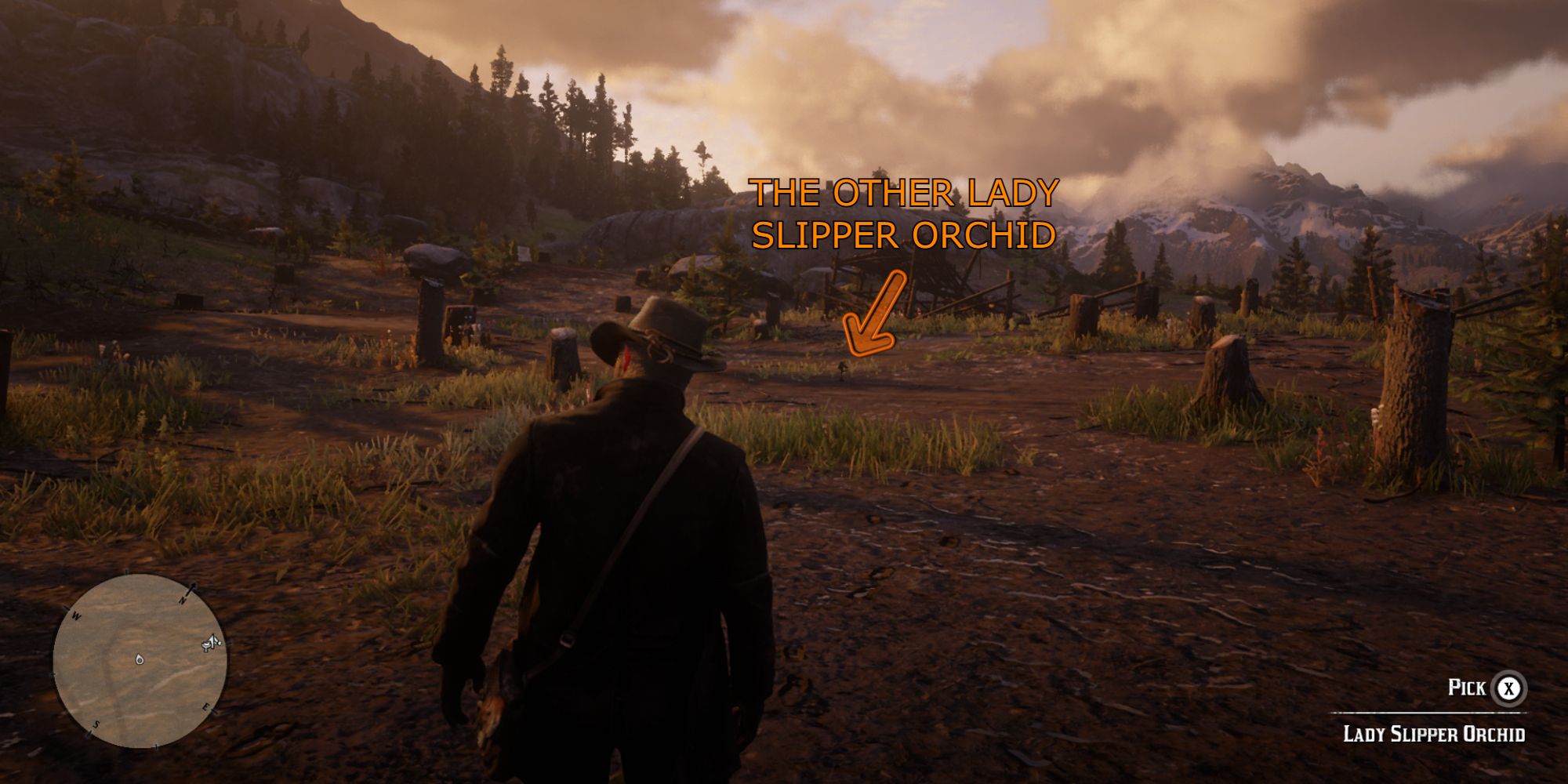Screen dimensions: 1568x784
Task: Select the E compass marker on the minimap
Action: tap(205, 708)
